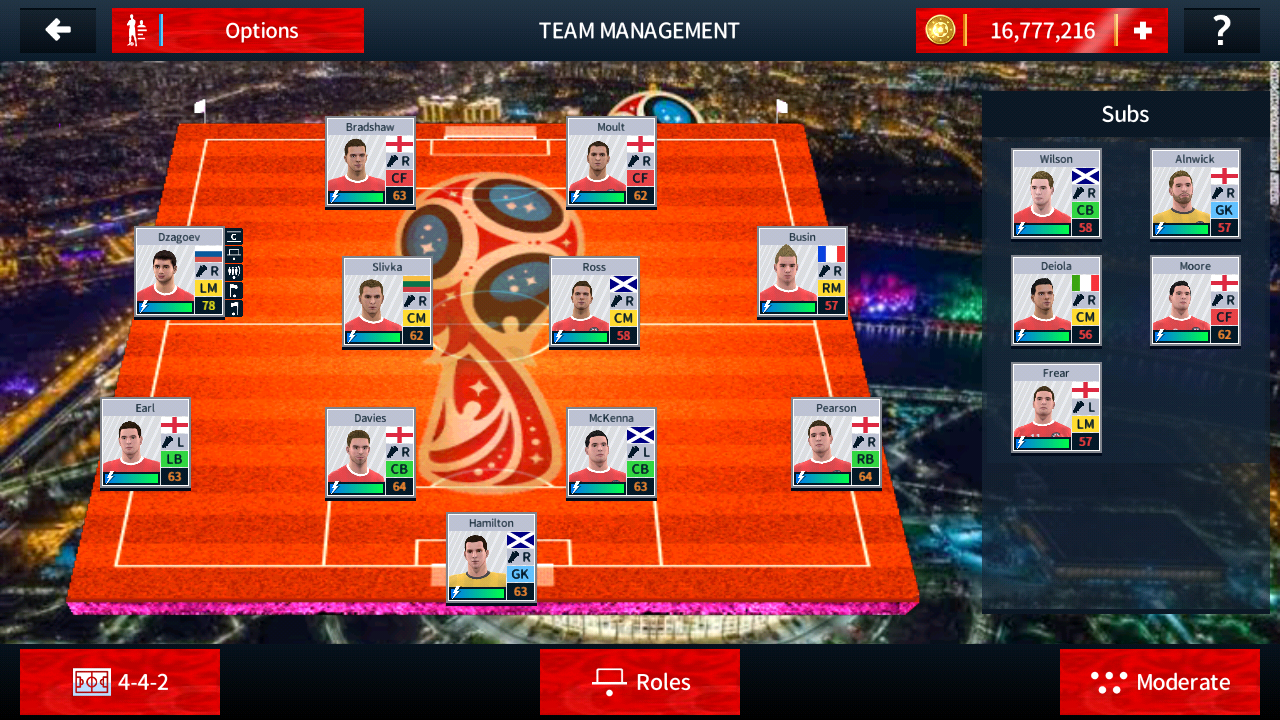The image size is (1280, 720).
Task: Click the player kit icon on the Options button
Action: (x=135, y=30)
